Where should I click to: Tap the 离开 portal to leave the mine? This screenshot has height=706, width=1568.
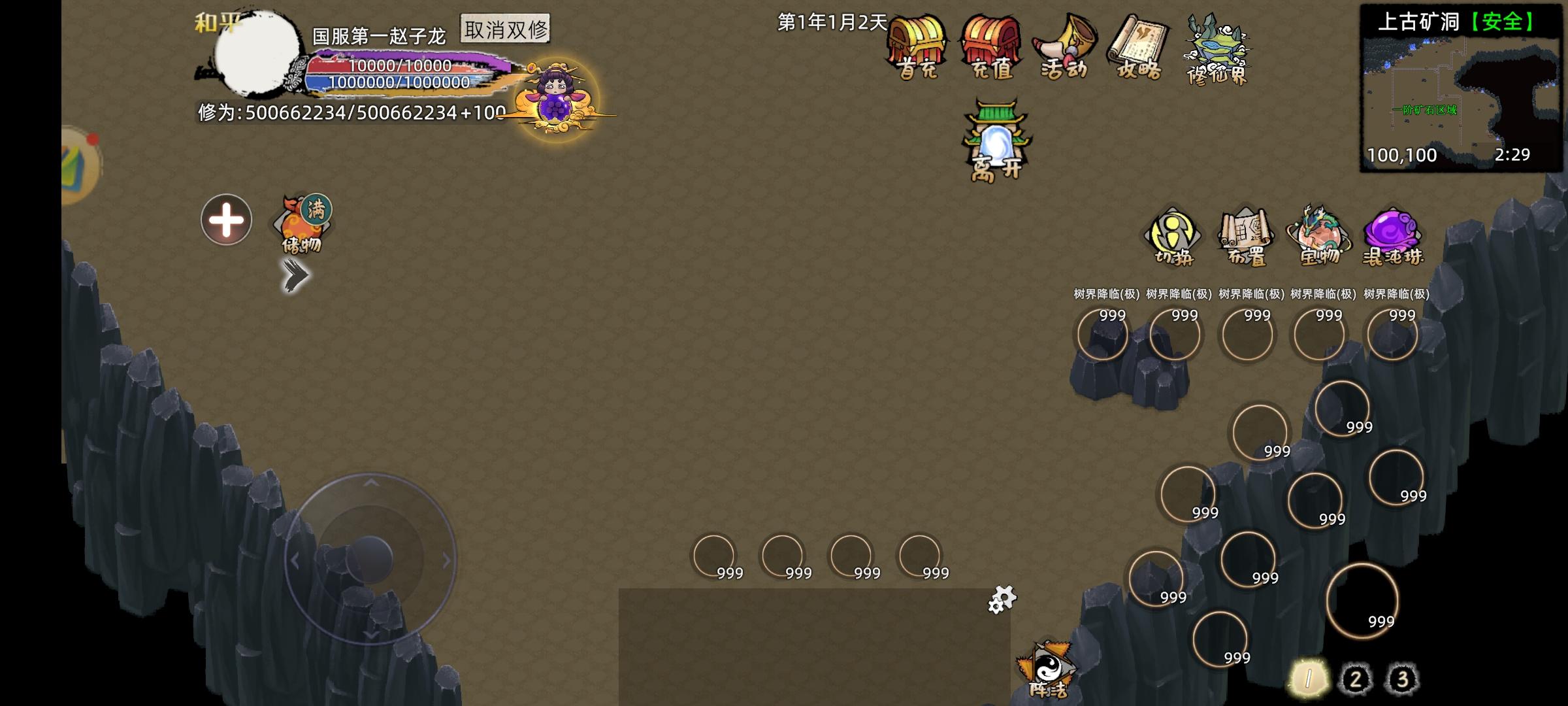point(996,141)
